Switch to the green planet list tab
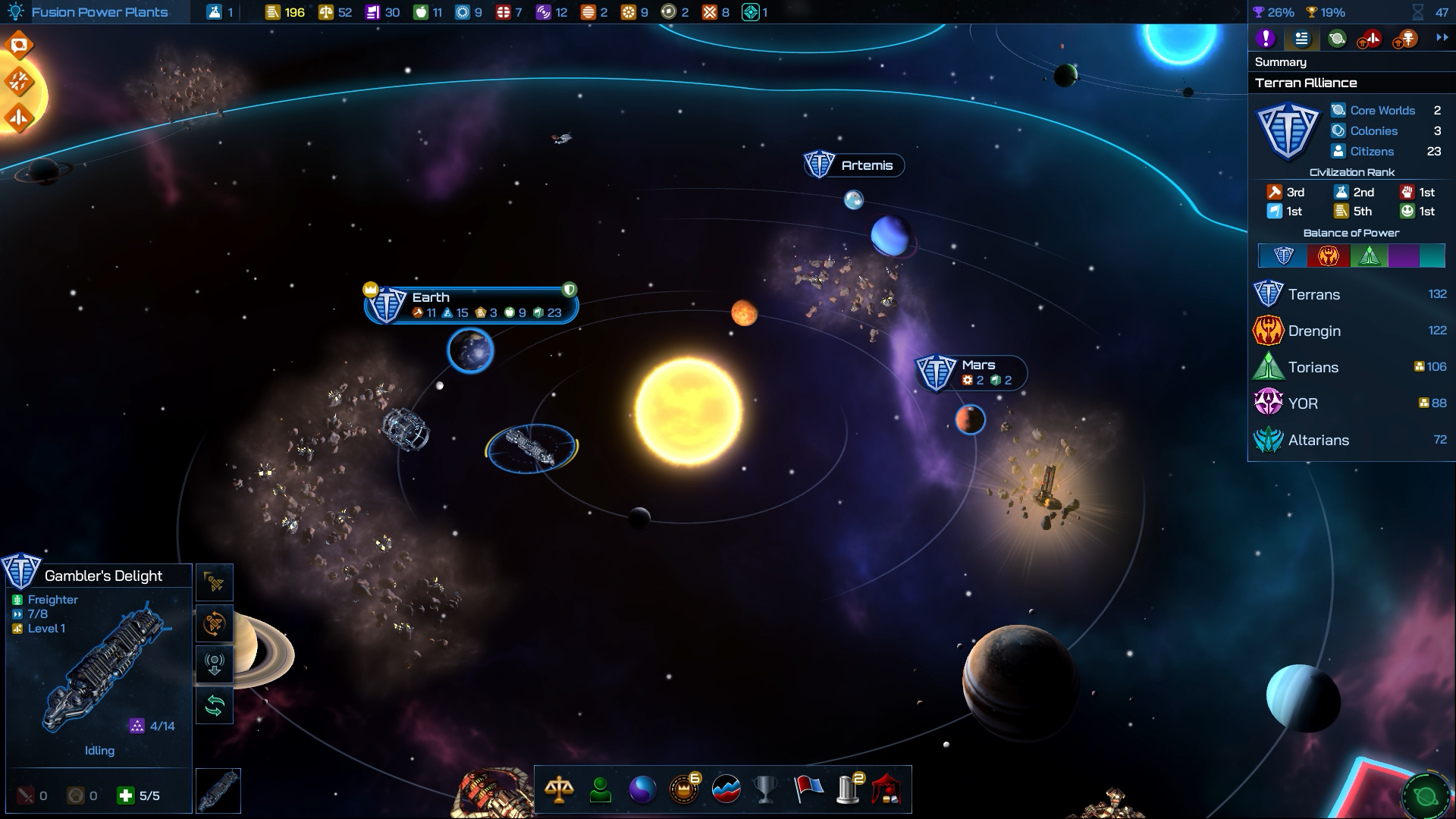Viewport: 1456px width, 819px height. pos(1337,38)
